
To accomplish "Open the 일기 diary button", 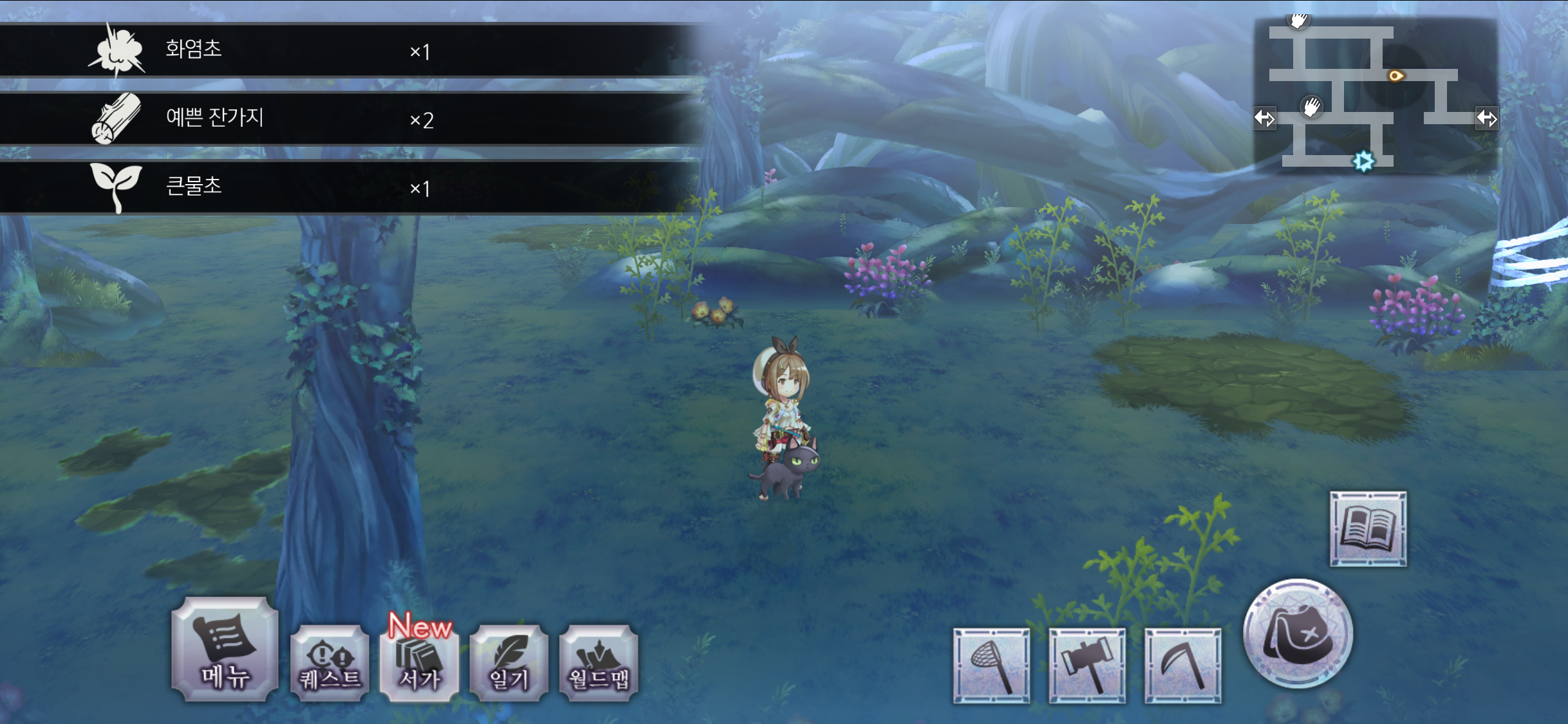I will [x=509, y=662].
